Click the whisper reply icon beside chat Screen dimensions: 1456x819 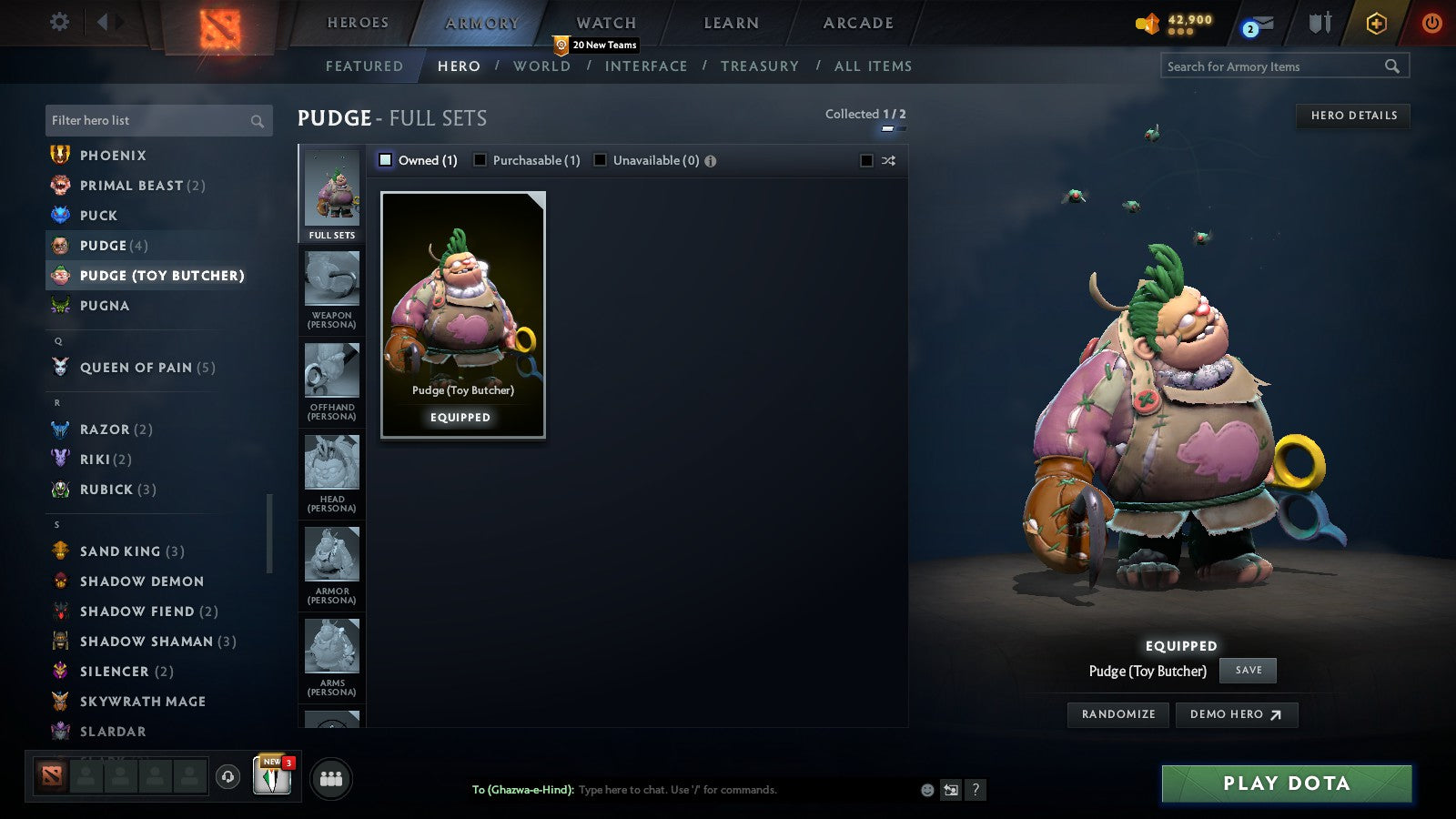point(951,790)
